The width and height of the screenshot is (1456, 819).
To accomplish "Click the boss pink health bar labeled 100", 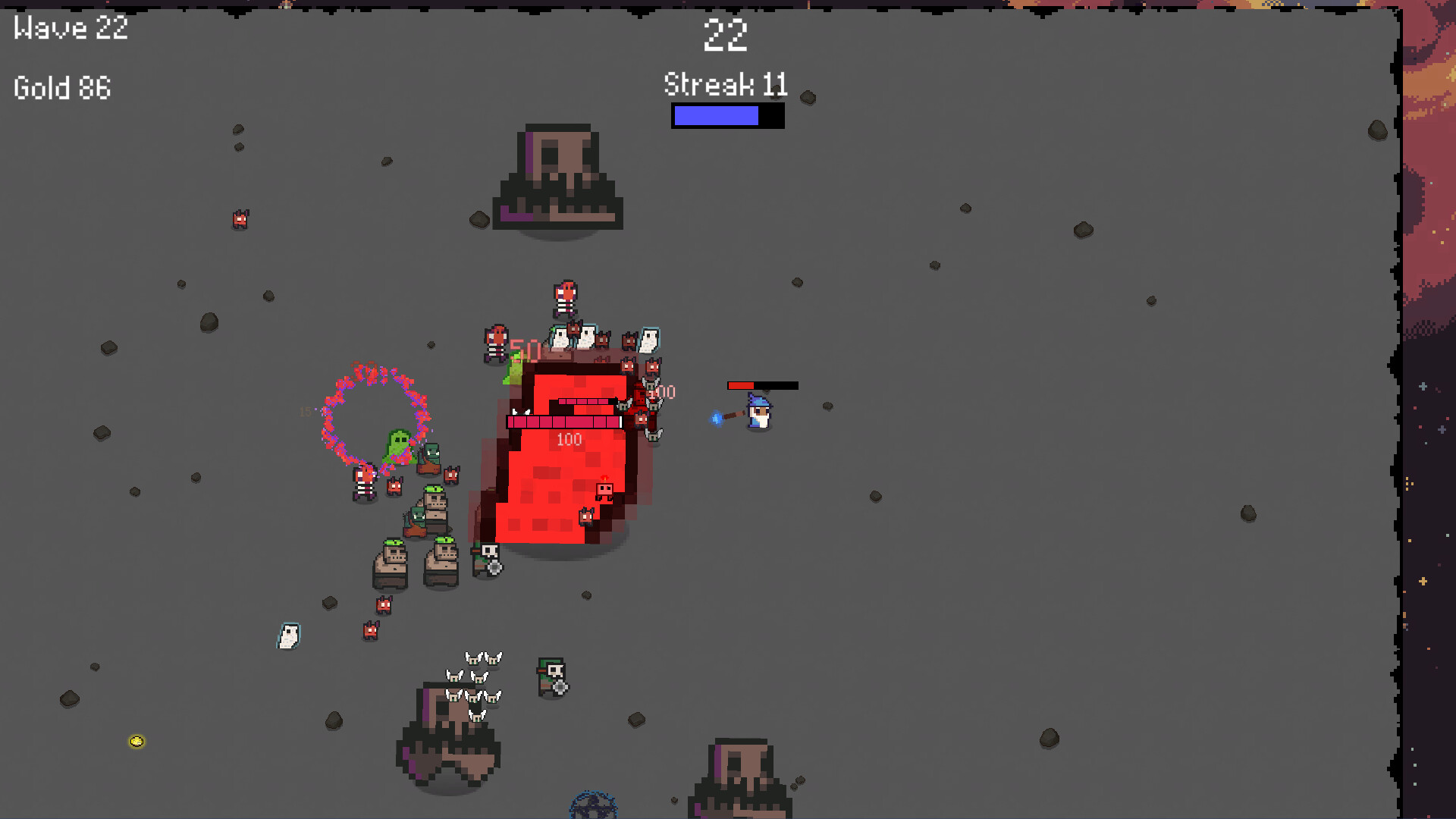I will tap(566, 422).
